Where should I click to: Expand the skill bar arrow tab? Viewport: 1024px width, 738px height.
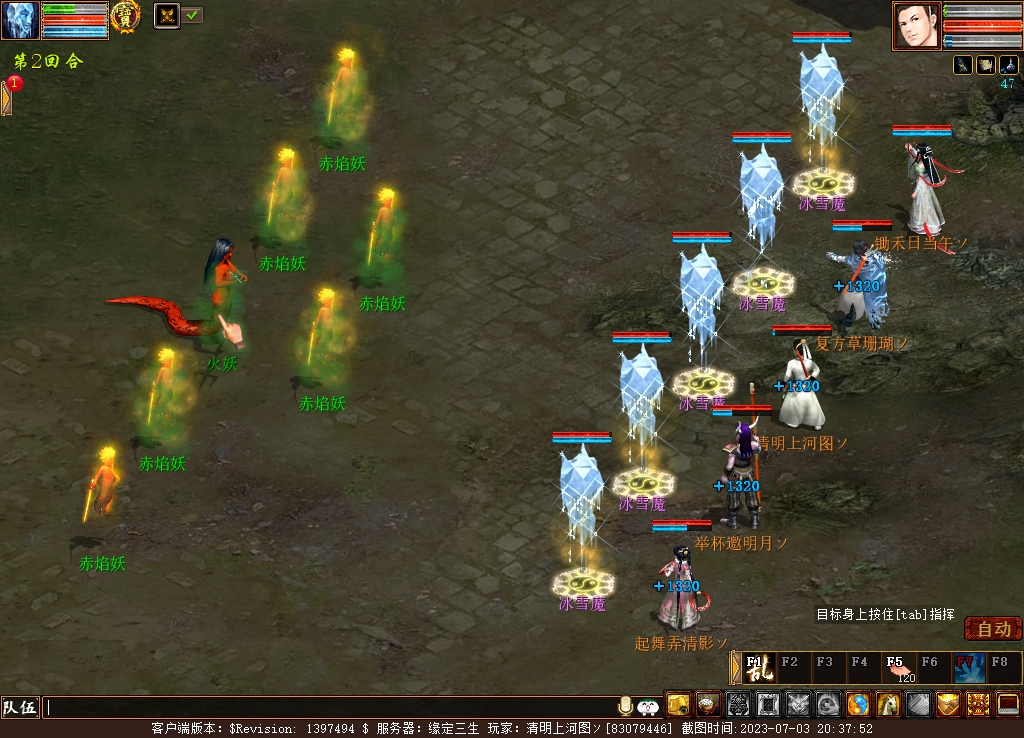click(736, 667)
